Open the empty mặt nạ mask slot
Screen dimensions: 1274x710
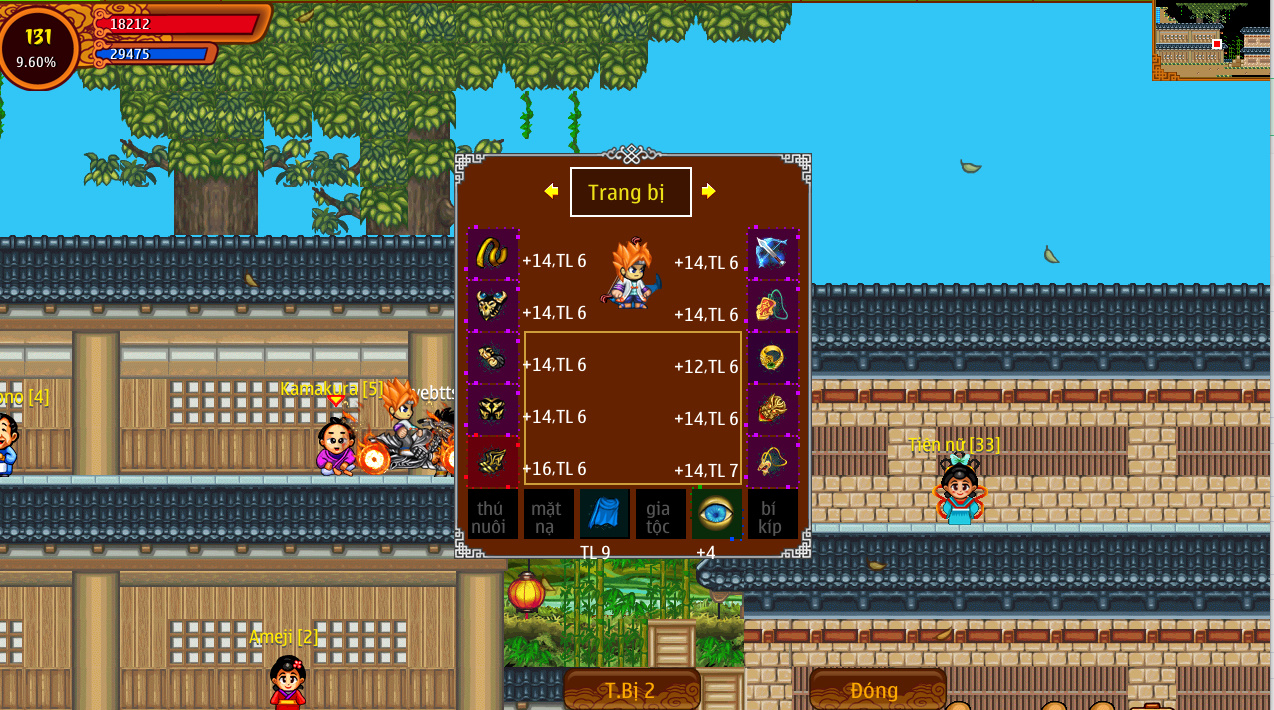pyautogui.click(x=548, y=514)
